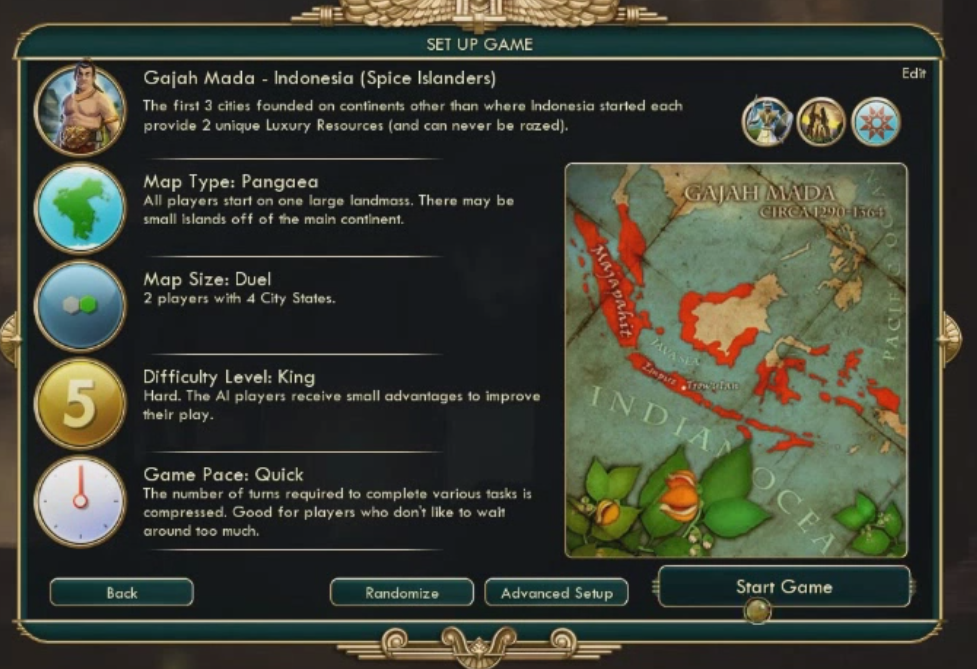This screenshot has width=977, height=669.
Task: Open Advanced Setup options
Action: [556, 593]
